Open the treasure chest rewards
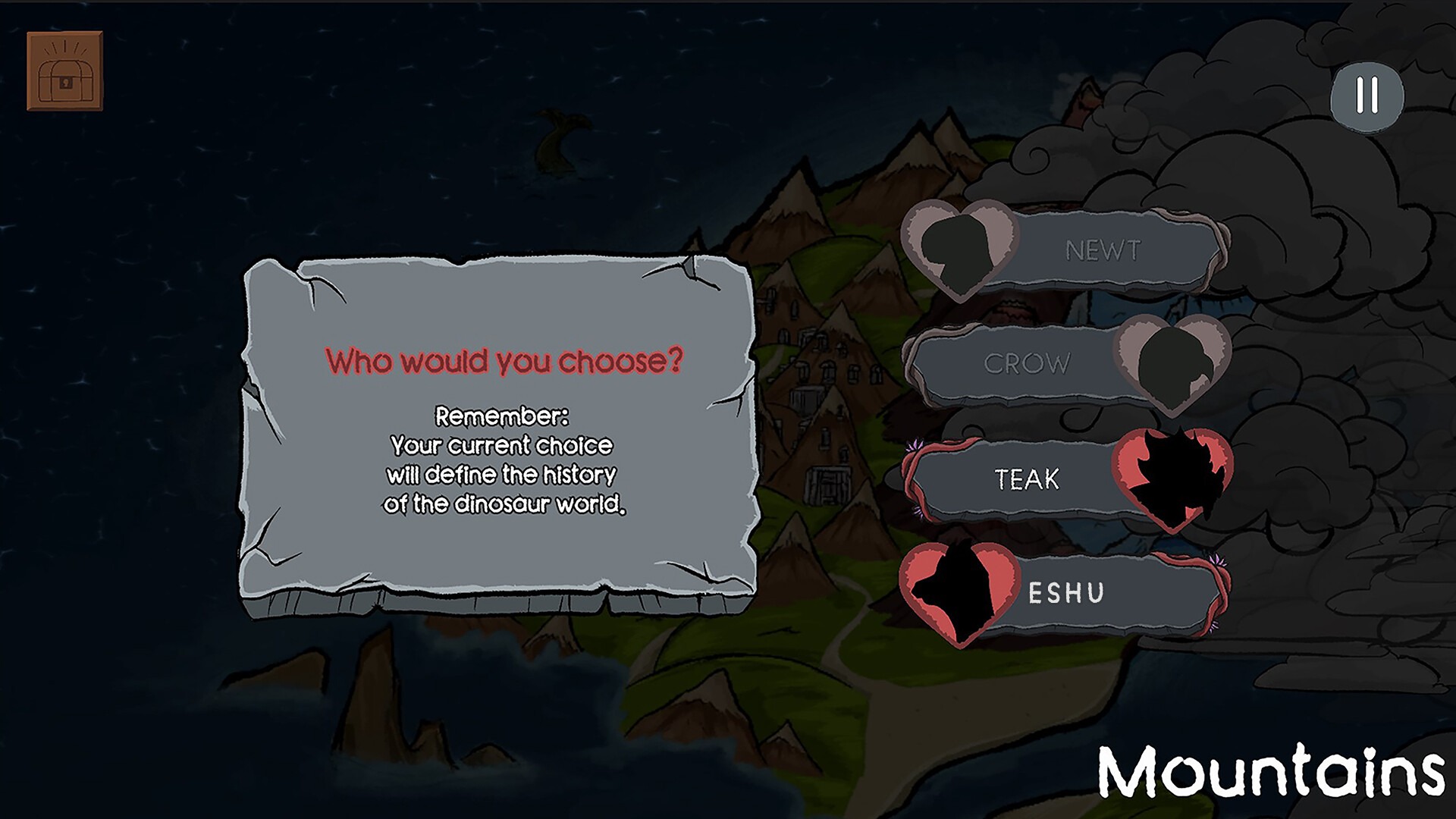The width and height of the screenshot is (1456, 819). [64, 71]
